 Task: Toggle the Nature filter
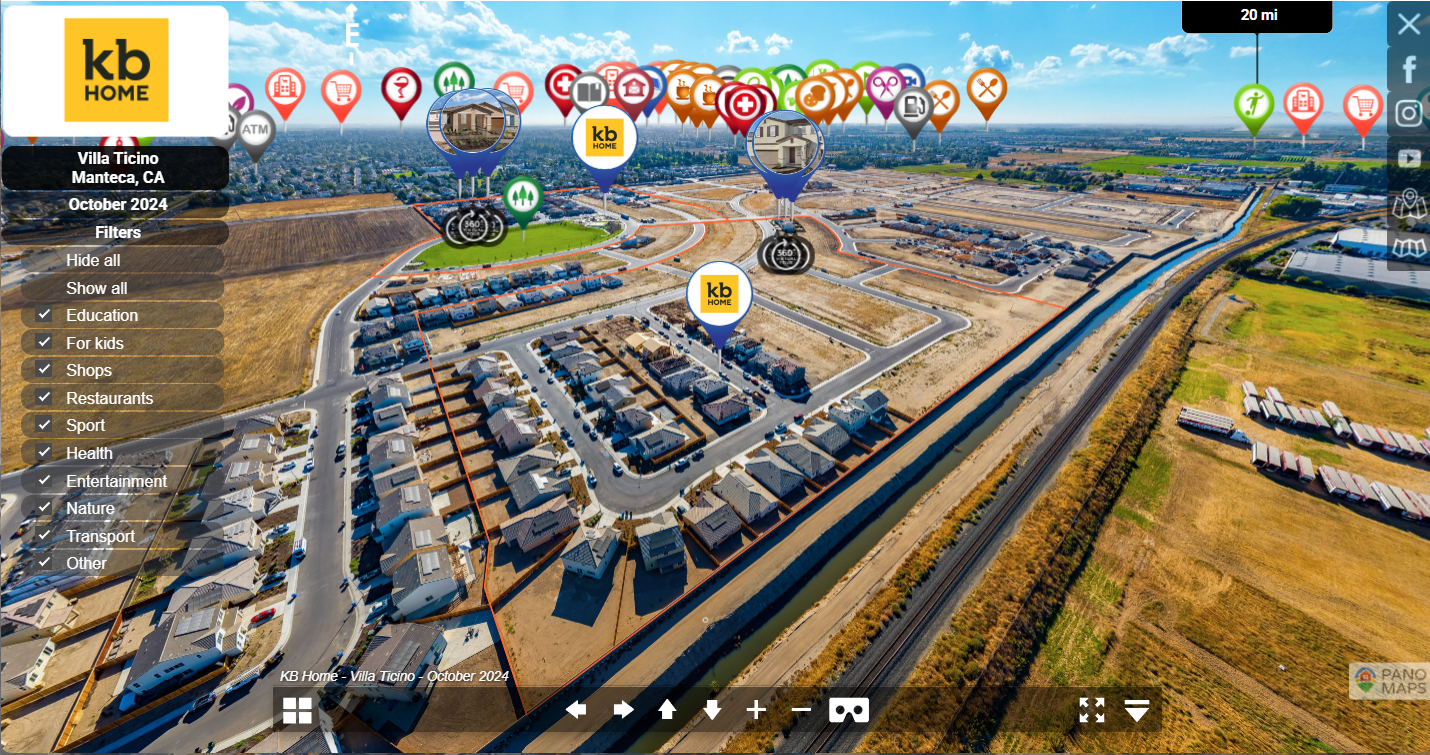coord(45,508)
